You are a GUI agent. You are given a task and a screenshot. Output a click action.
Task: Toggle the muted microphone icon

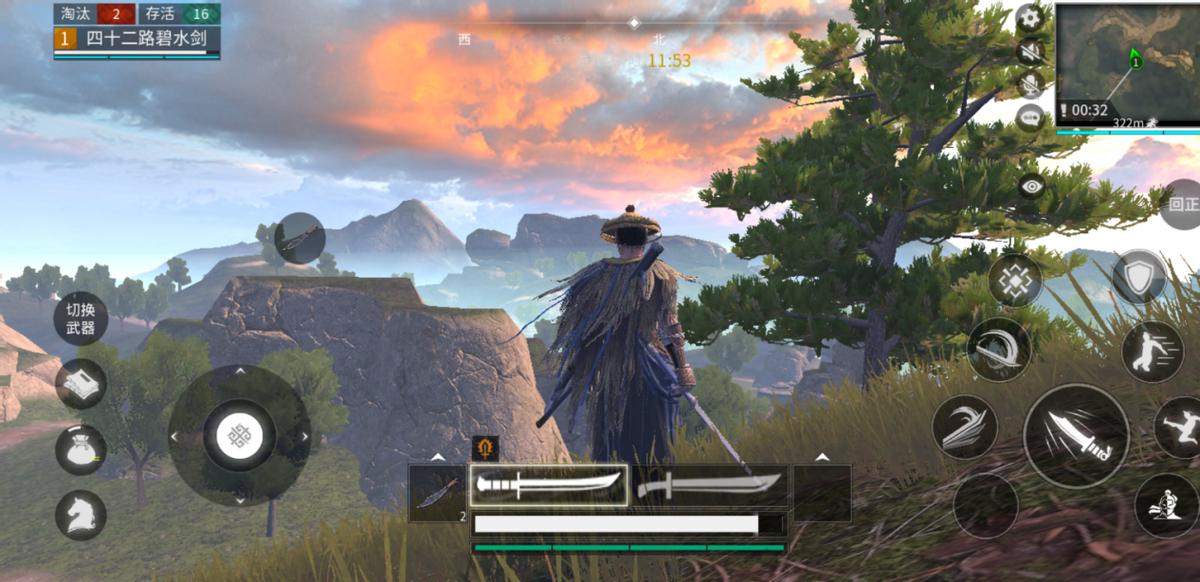1029,84
